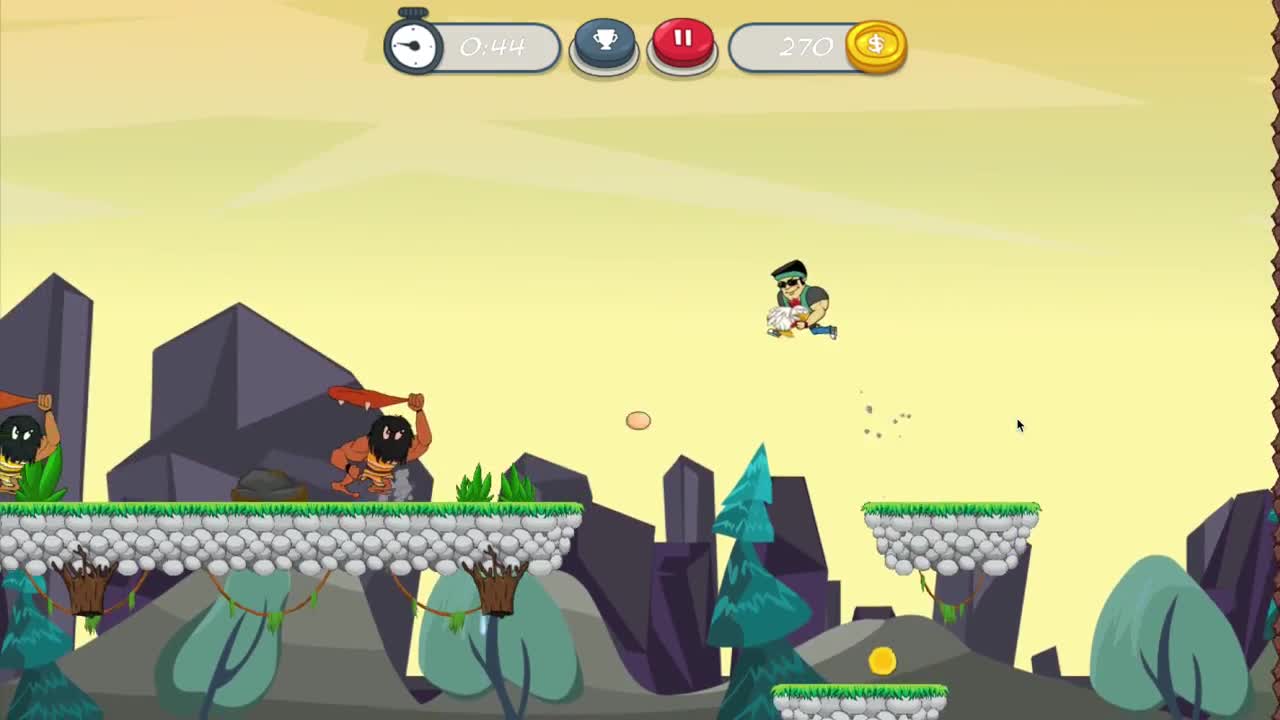The height and width of the screenshot is (720, 1280).
Task: Click the falling egg projectile
Action: point(638,421)
